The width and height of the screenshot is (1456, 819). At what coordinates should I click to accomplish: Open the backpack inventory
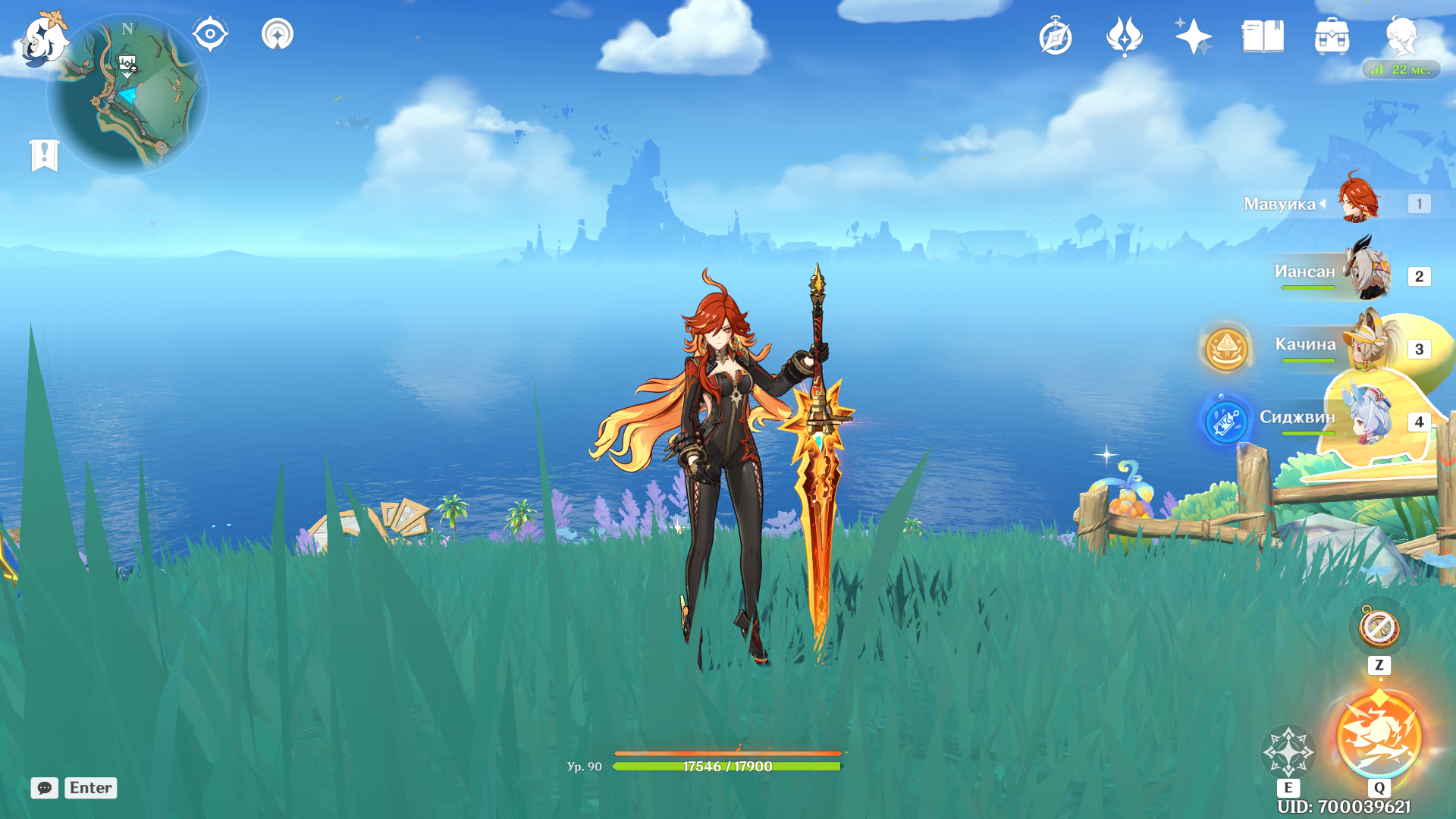tap(1332, 36)
